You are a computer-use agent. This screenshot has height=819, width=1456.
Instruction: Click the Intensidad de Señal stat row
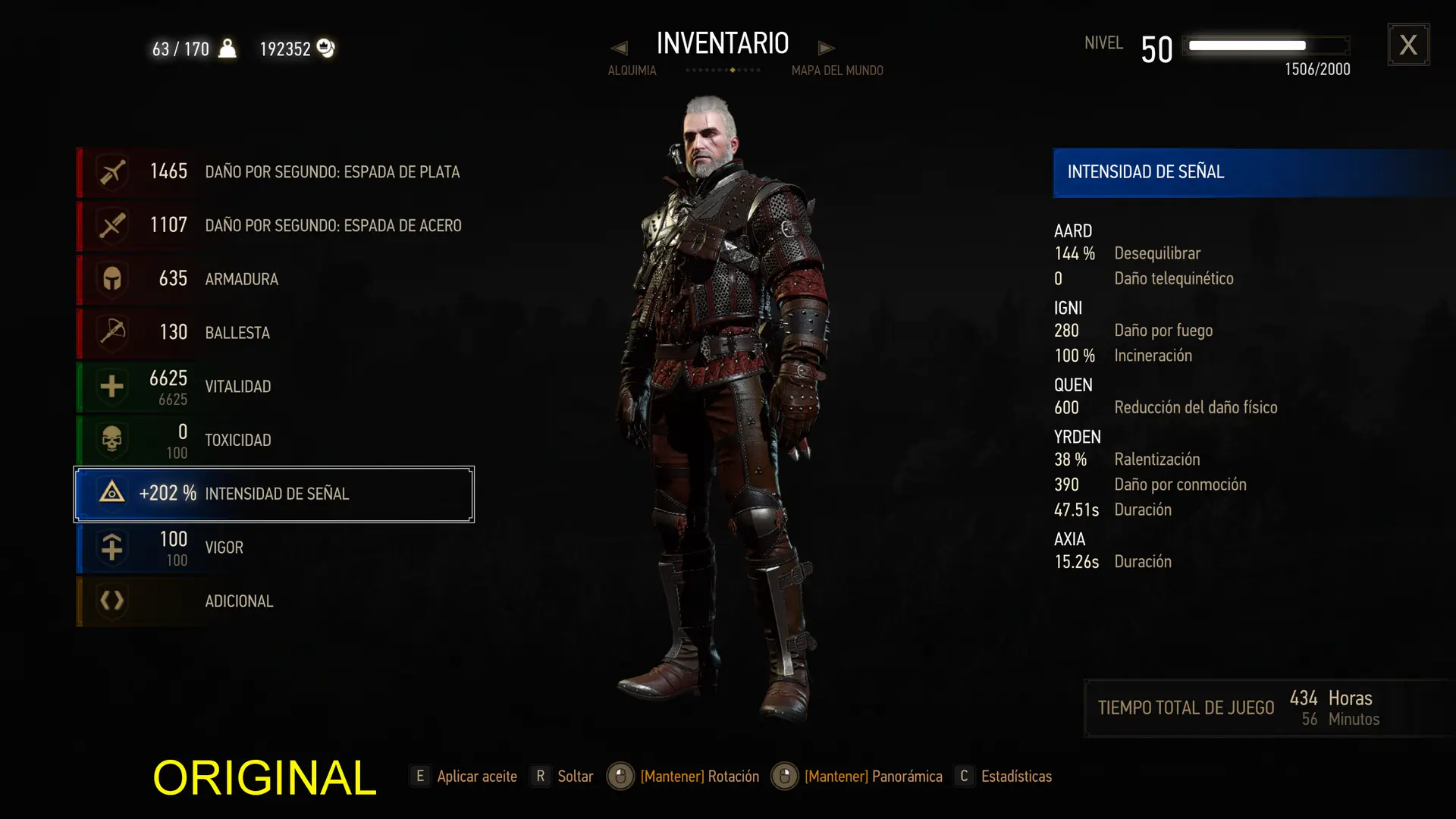[x=275, y=494]
